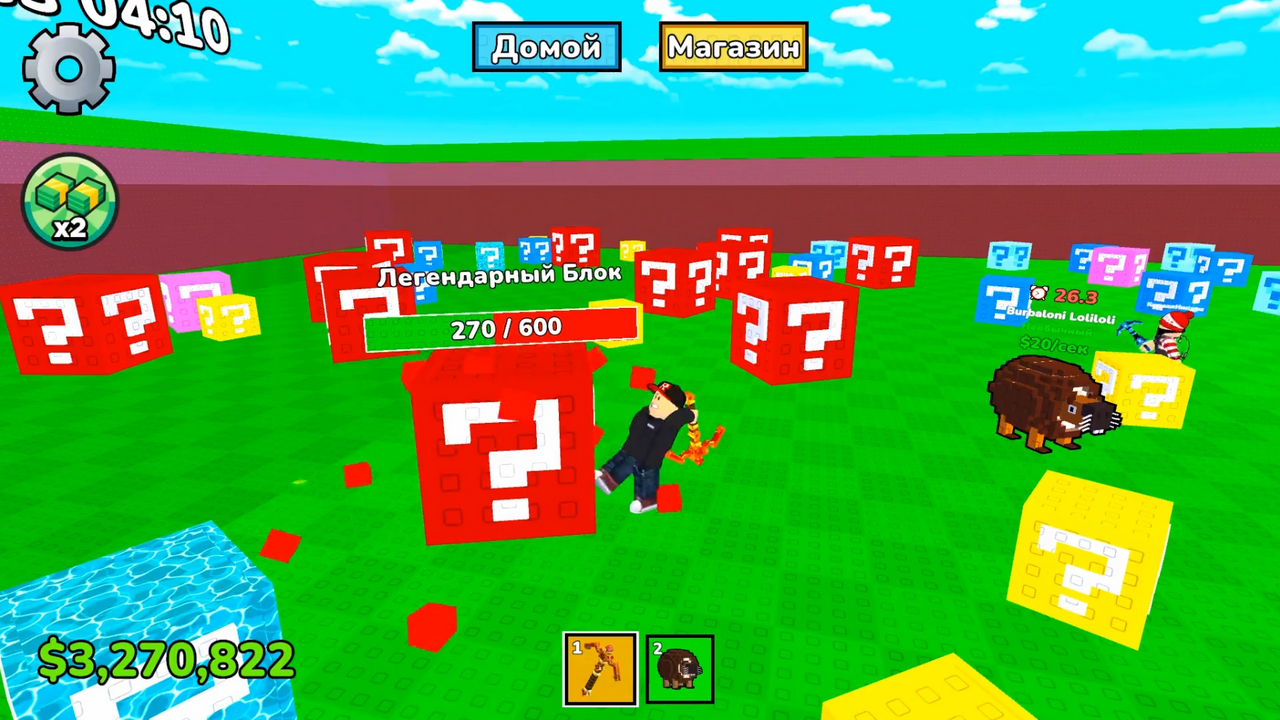The image size is (1280, 720).
Task: Open the settings gear icon
Action: tap(68, 68)
